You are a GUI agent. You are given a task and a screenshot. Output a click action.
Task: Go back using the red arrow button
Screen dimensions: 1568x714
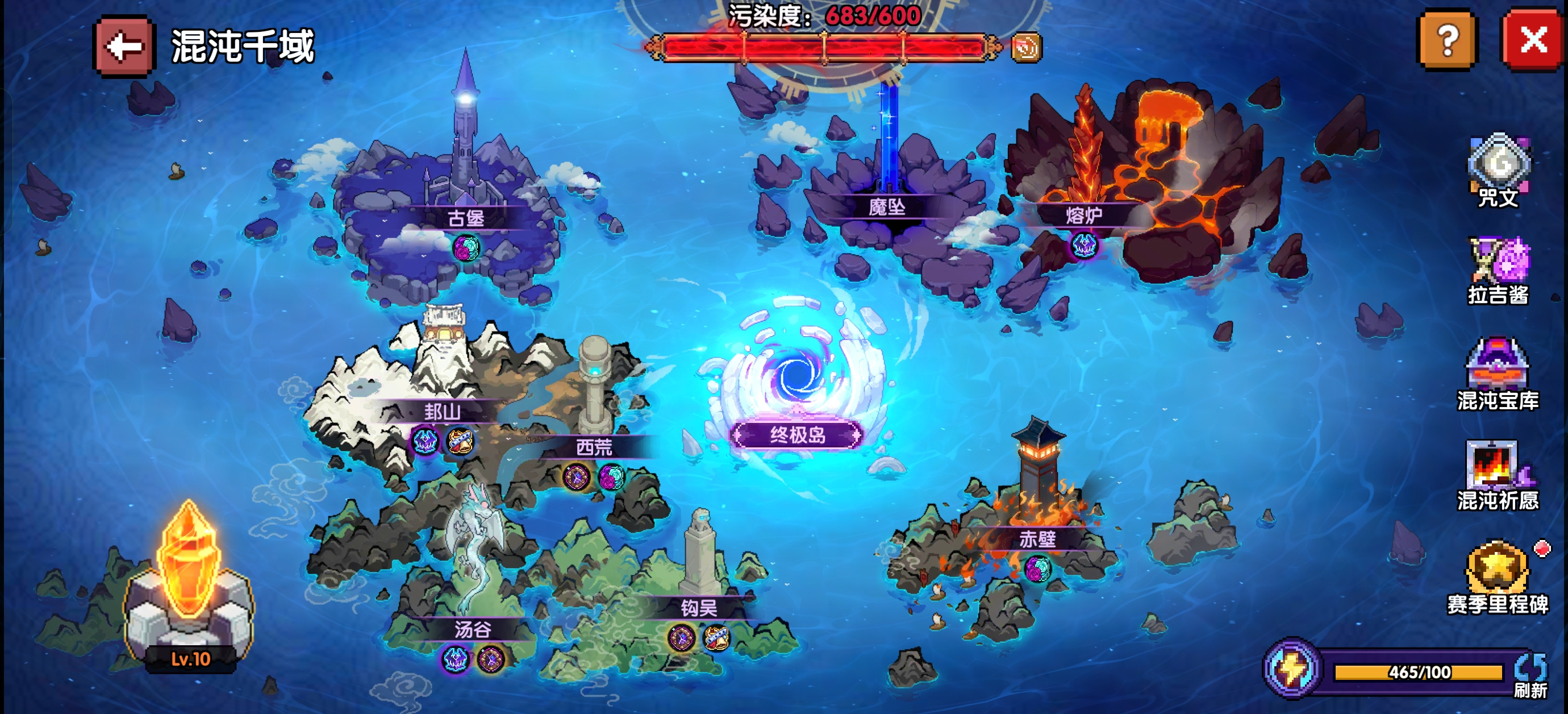point(124,46)
